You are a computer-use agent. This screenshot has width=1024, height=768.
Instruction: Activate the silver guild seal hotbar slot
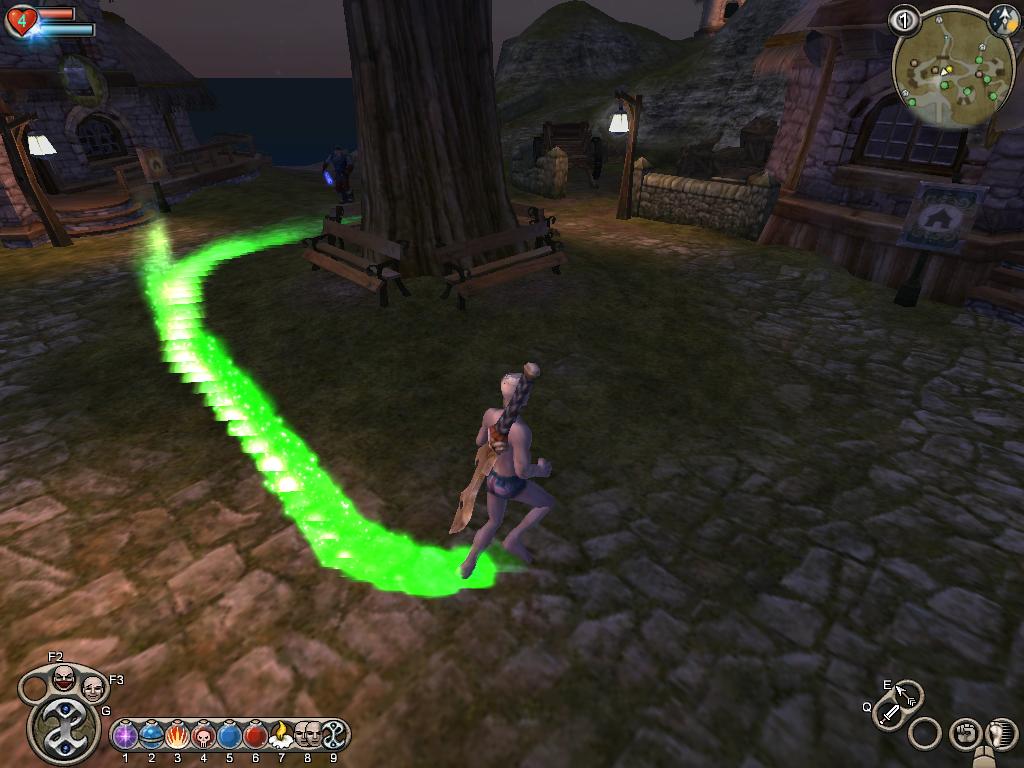(x=333, y=735)
